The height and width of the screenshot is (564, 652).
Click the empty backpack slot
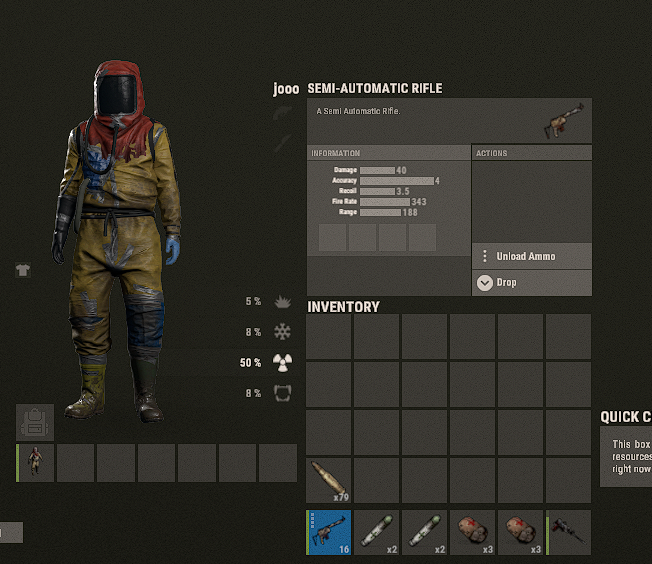35,422
